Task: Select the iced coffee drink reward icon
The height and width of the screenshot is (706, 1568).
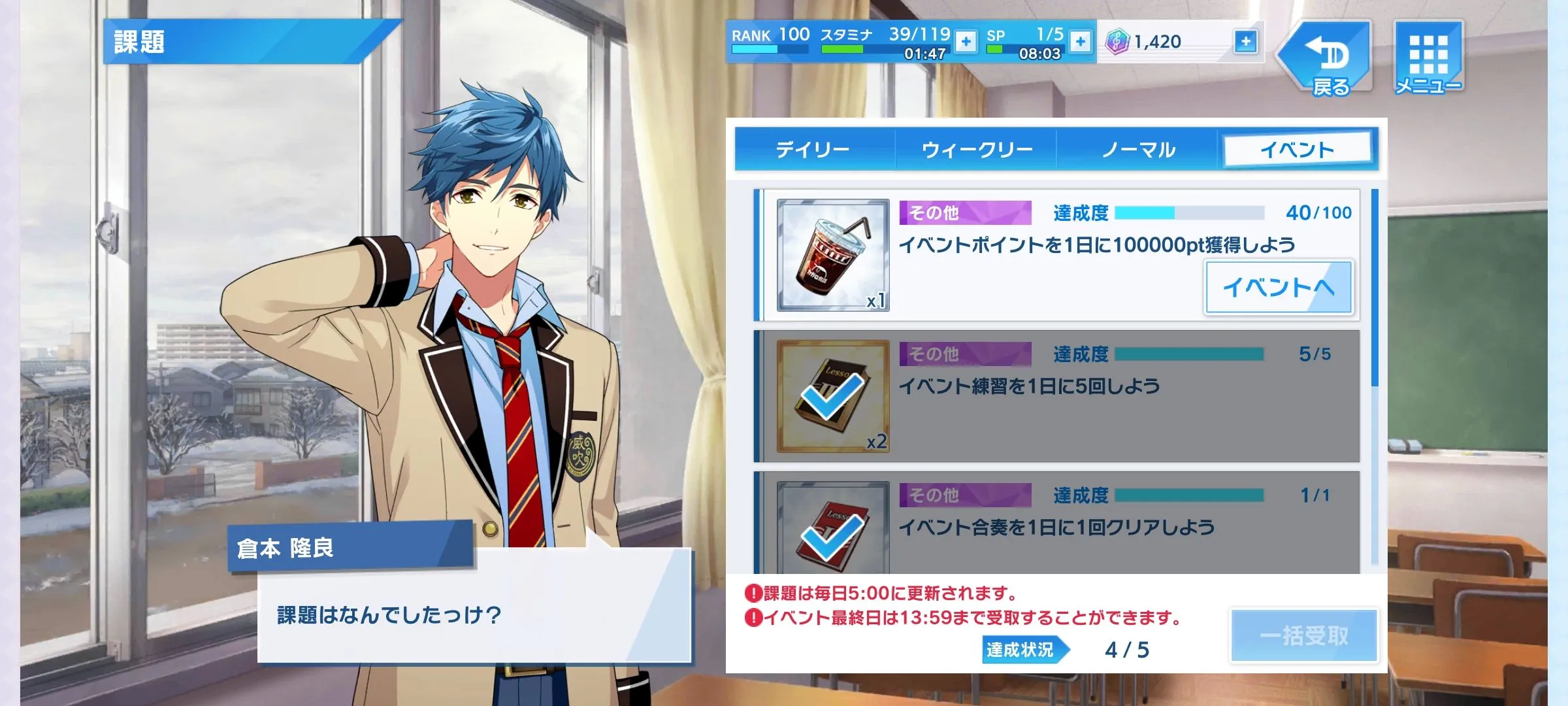Action: pyautogui.click(x=832, y=255)
